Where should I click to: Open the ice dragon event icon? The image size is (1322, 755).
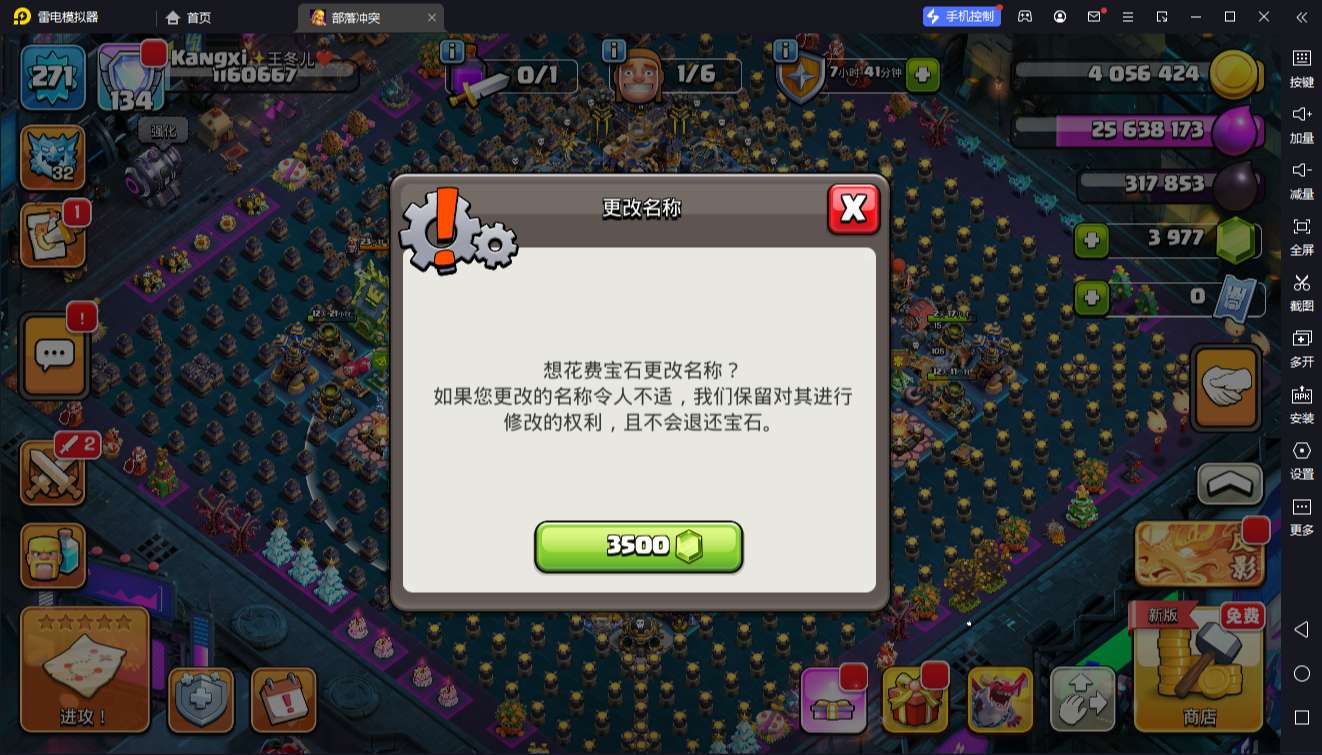1000,700
